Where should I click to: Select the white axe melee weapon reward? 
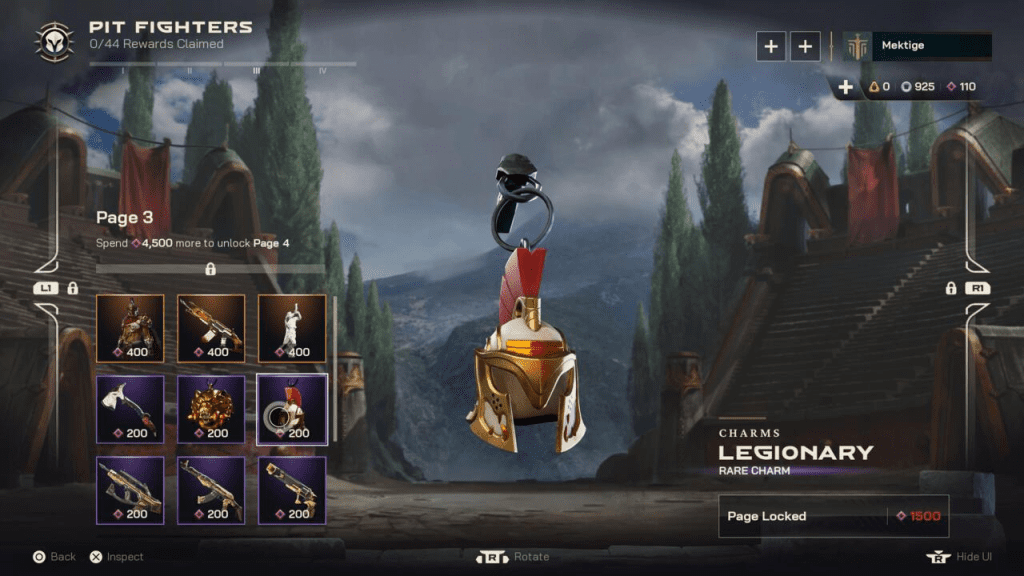[x=130, y=408]
